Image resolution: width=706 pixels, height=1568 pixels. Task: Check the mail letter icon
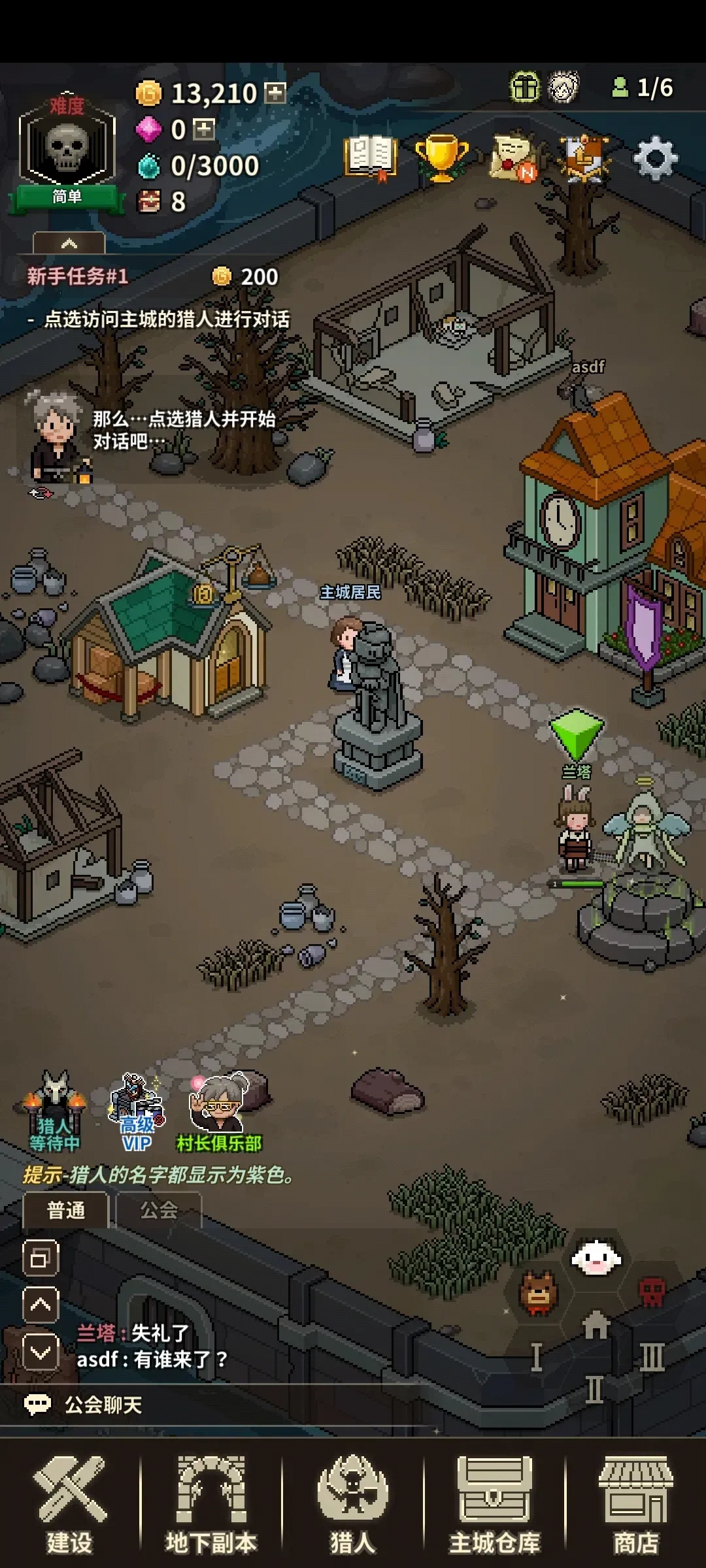point(514,157)
